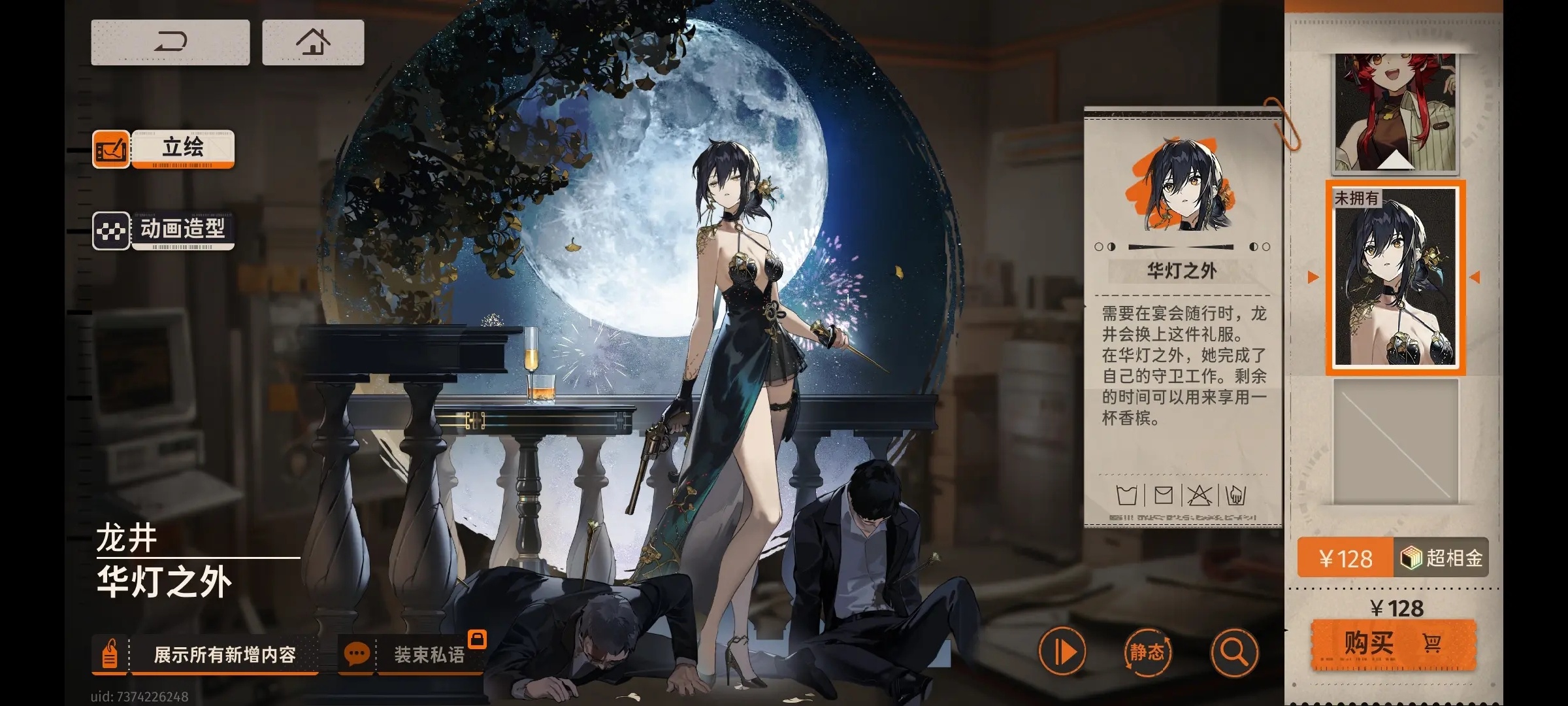Screen dimensions: 1568x706
Task: Select the 超相金 currency option
Action: (1441, 558)
